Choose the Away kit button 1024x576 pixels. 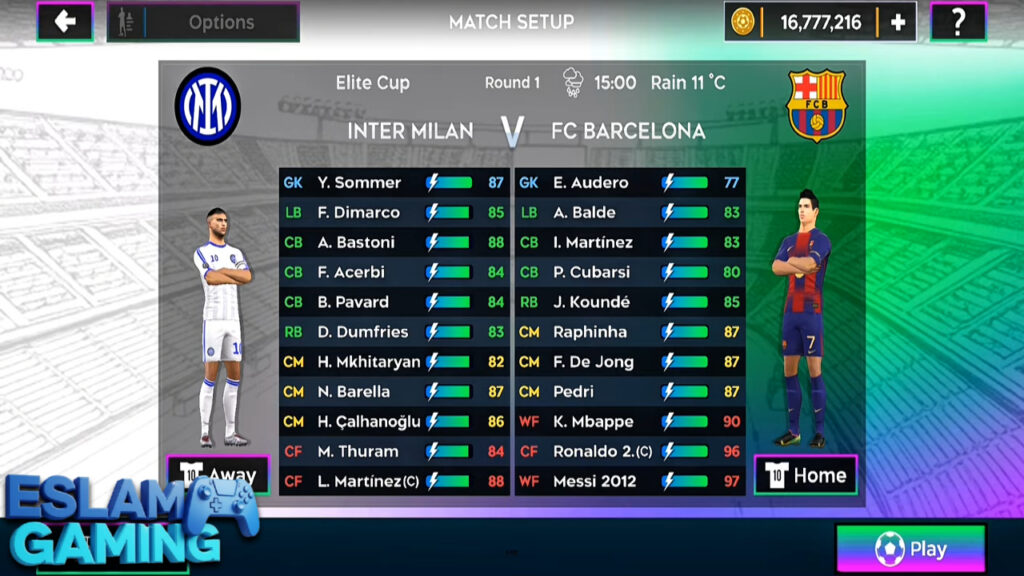pos(218,474)
